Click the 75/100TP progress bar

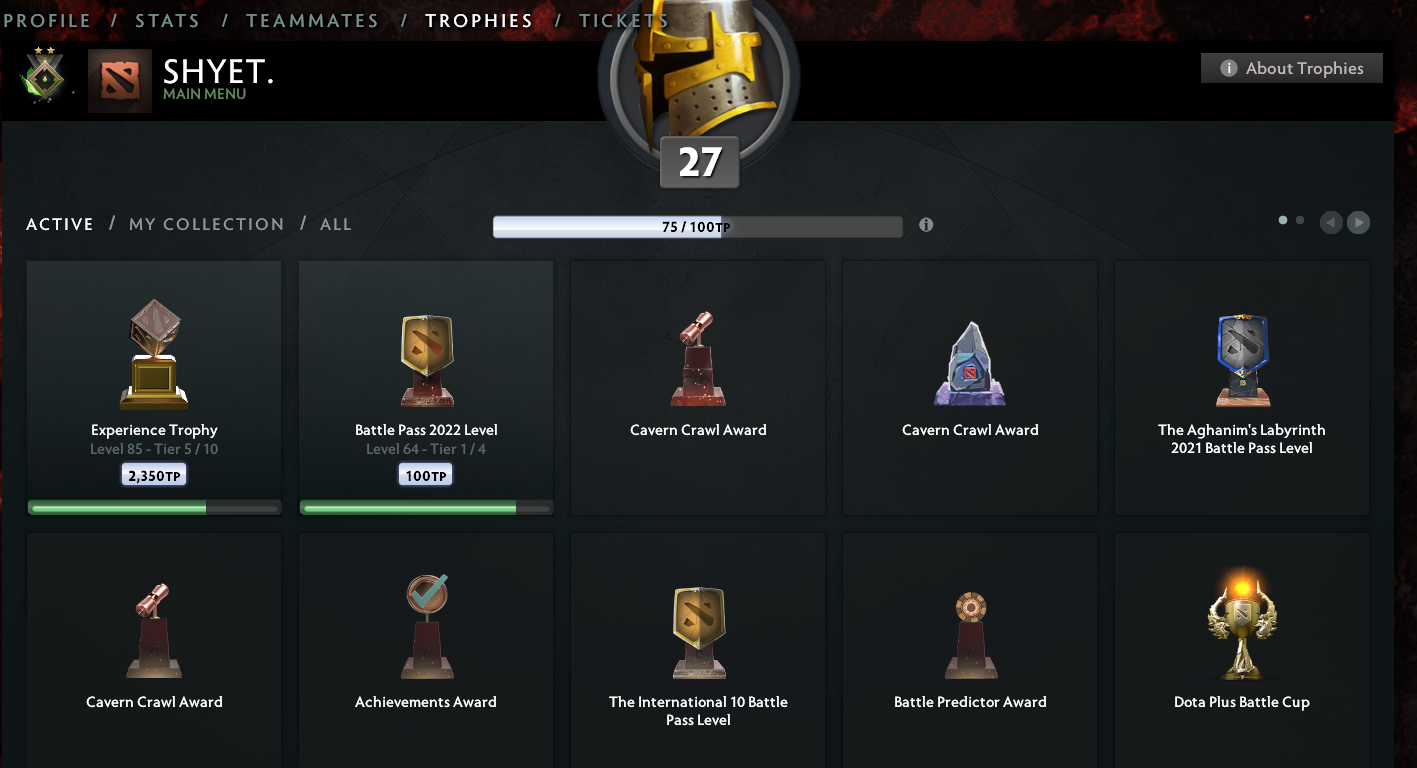click(x=697, y=226)
